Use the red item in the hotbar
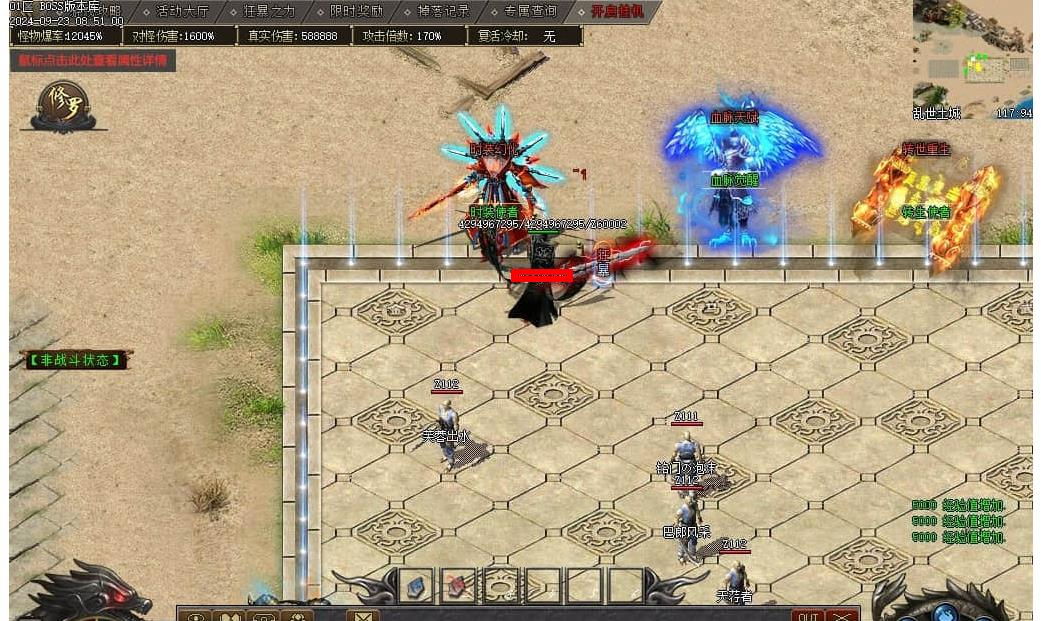The height and width of the screenshot is (621, 1041). [x=459, y=585]
